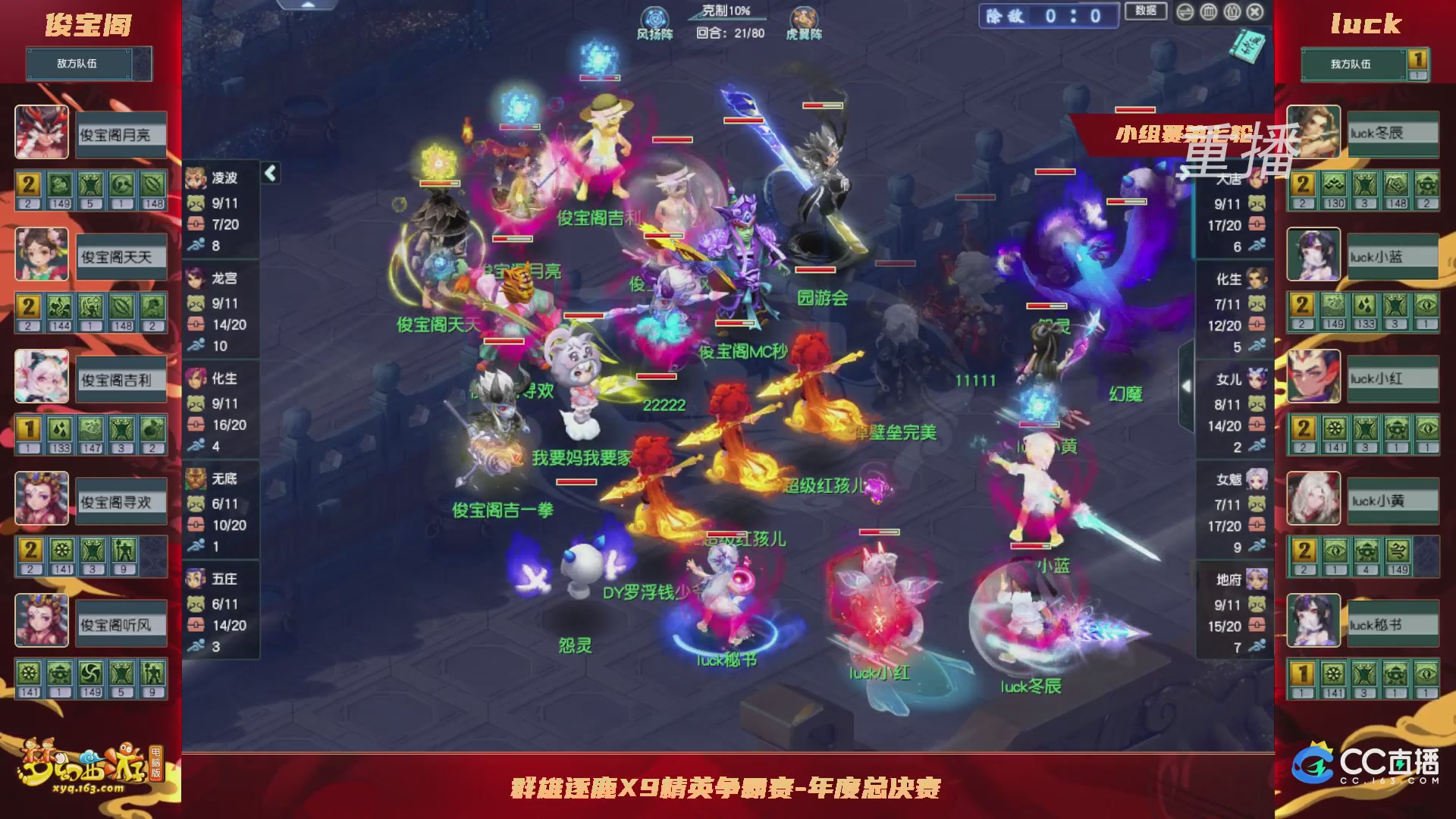1456x819 pixels.
Task: Toggle the circular grid icon in the top-right cluster
Action: [1210, 13]
